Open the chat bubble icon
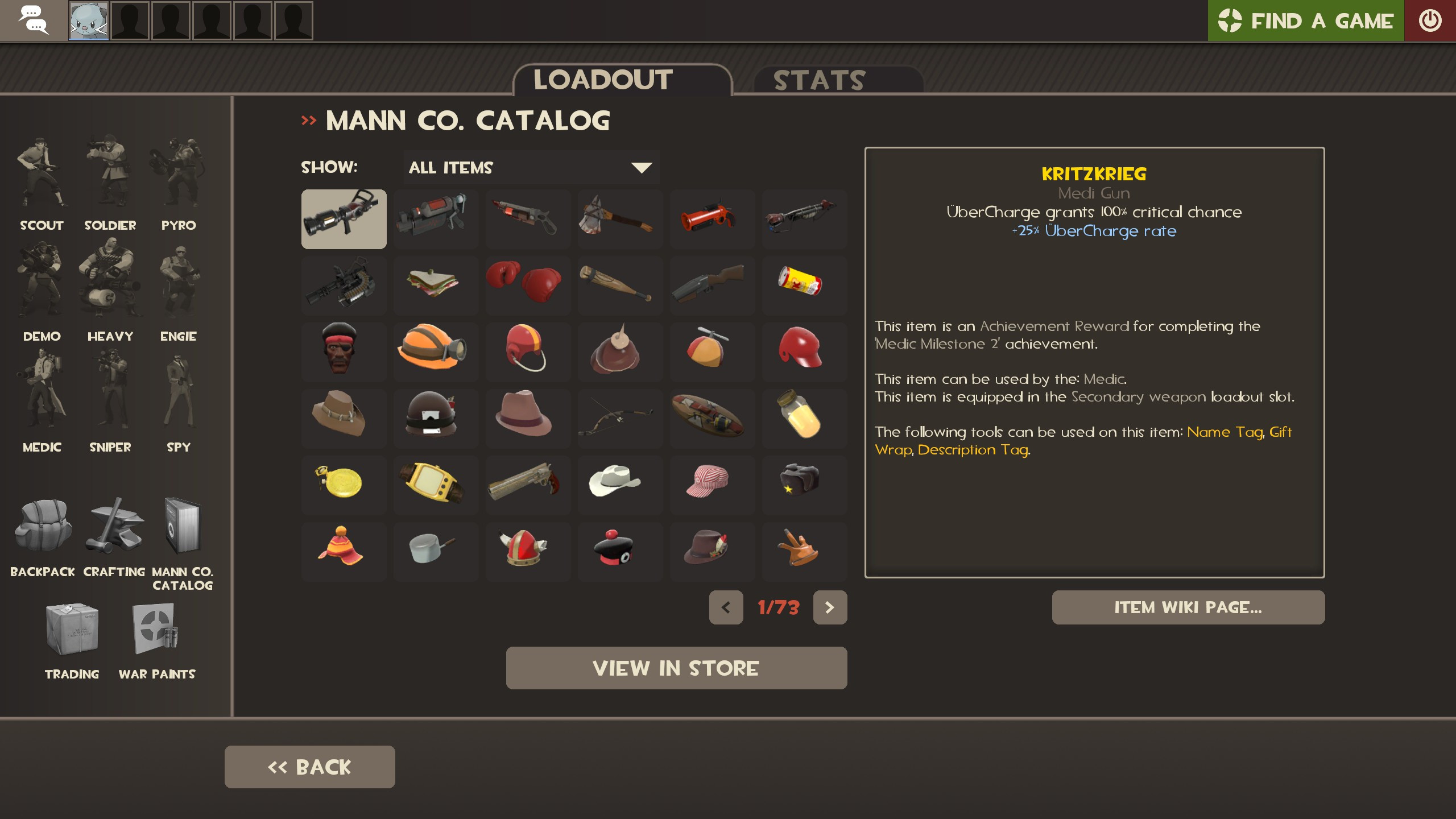The width and height of the screenshot is (1456, 819). pos(34,20)
